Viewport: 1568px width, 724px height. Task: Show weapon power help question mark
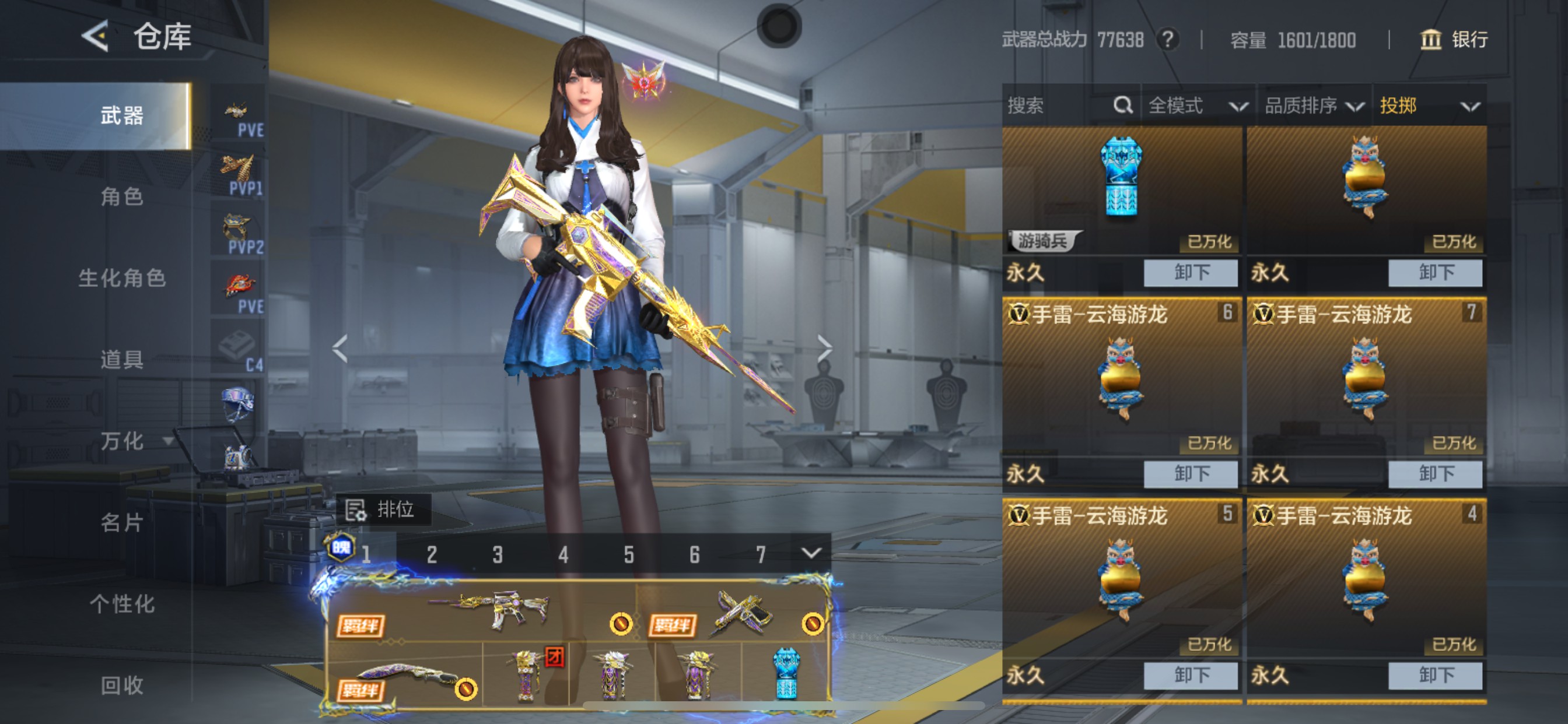pos(1167,40)
